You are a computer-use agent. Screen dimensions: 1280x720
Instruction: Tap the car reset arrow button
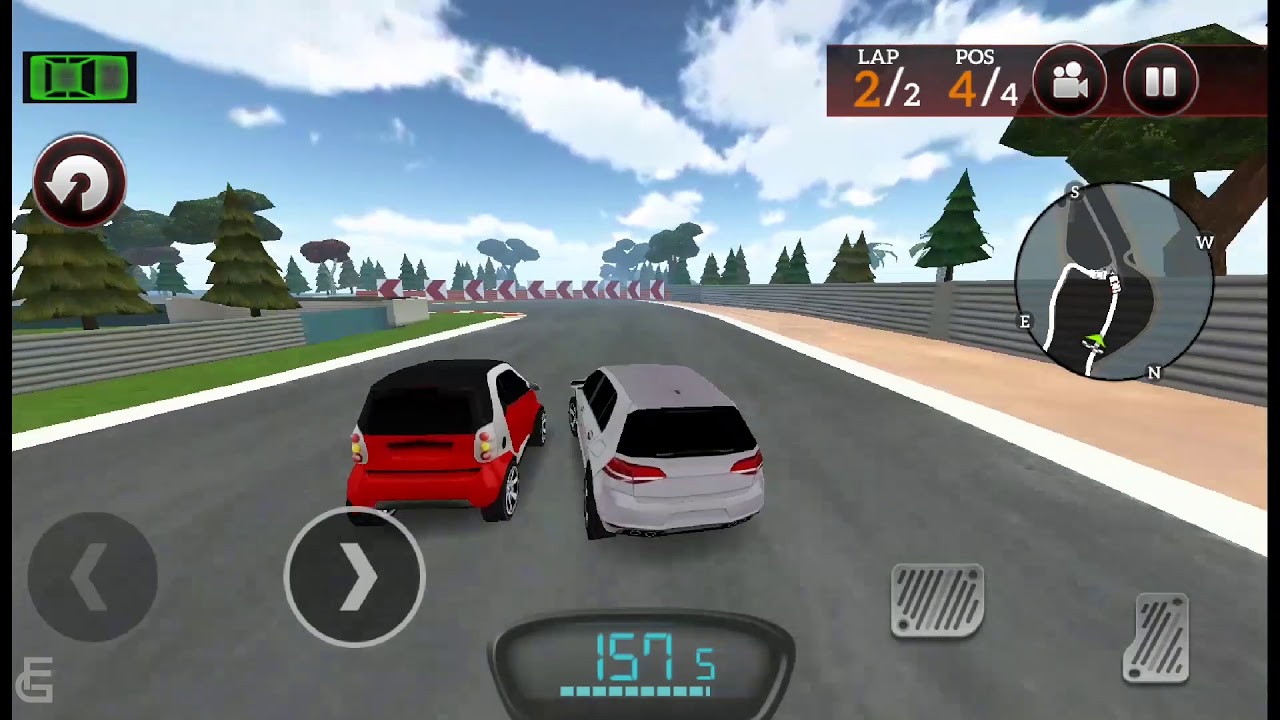tap(79, 182)
